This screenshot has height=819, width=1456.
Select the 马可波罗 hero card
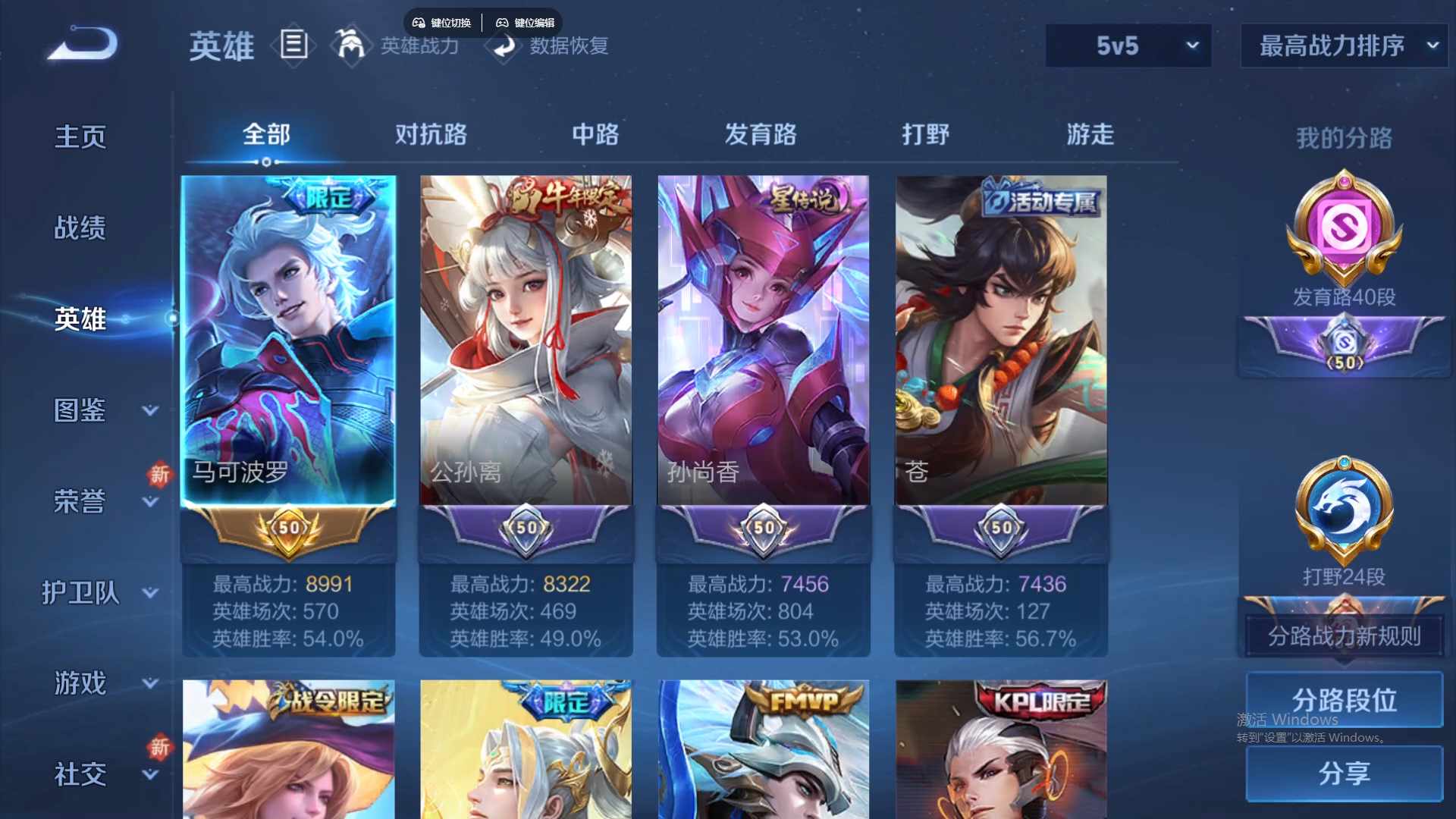(288, 341)
